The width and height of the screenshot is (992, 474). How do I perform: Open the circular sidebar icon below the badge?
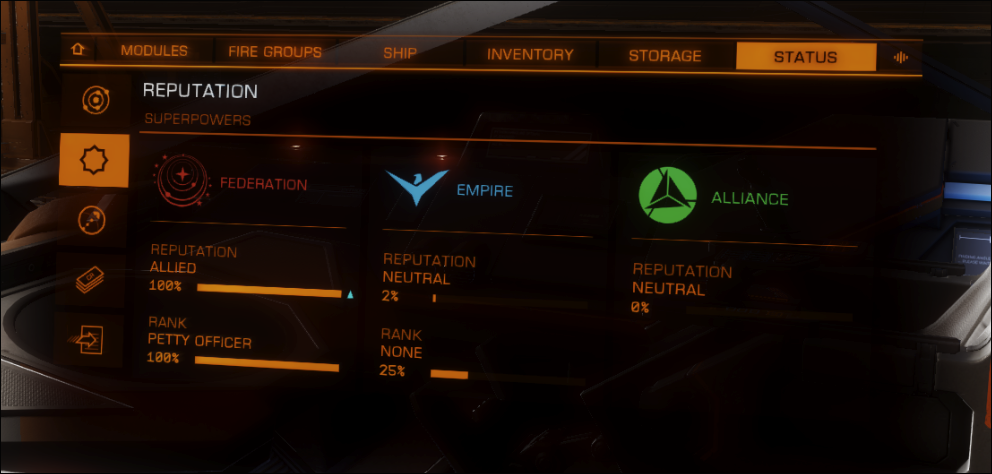click(x=92, y=221)
